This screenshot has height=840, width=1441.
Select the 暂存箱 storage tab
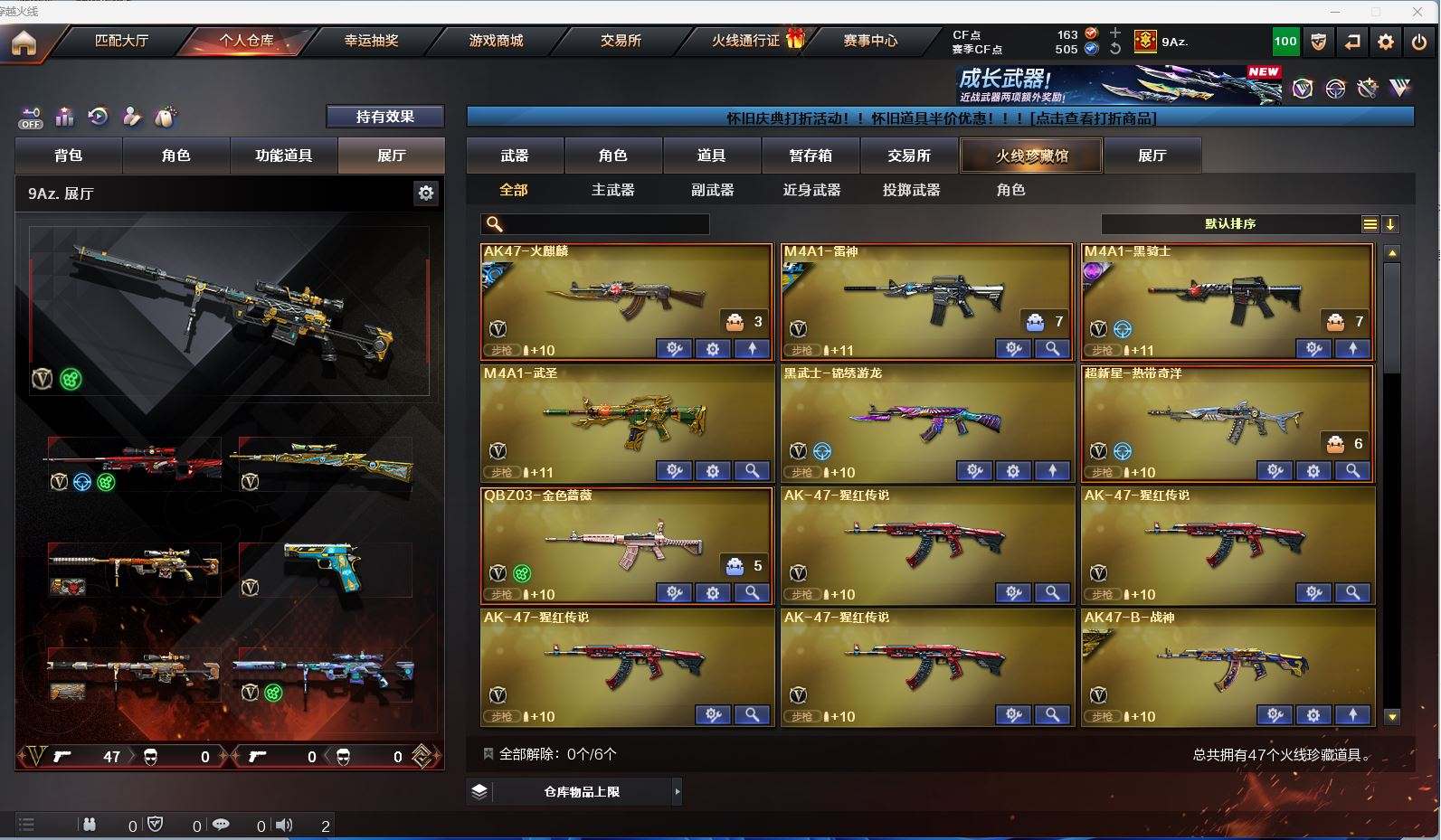coord(811,156)
